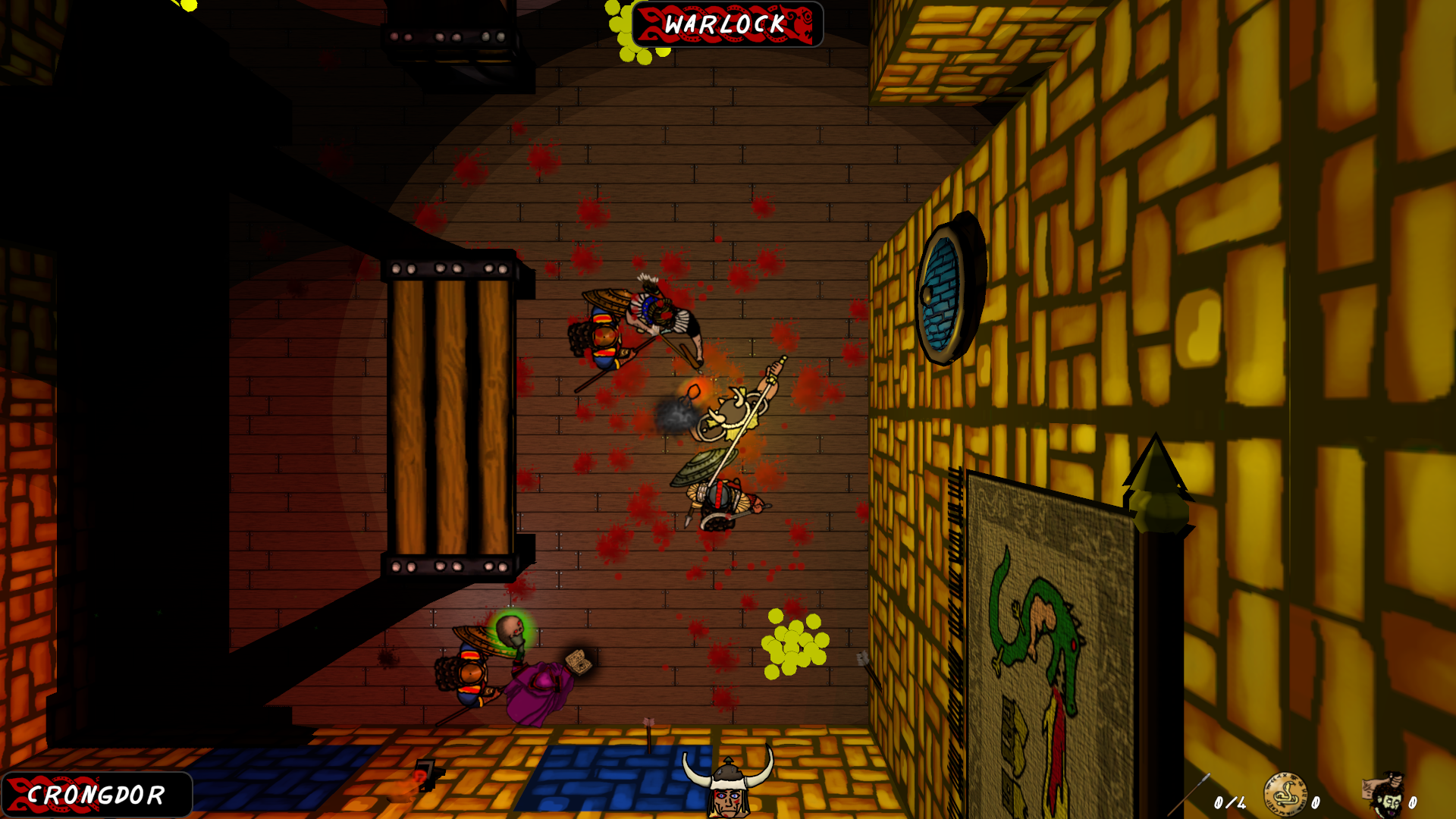Click the snake coin currency icon
1456x819 pixels.
[1285, 794]
